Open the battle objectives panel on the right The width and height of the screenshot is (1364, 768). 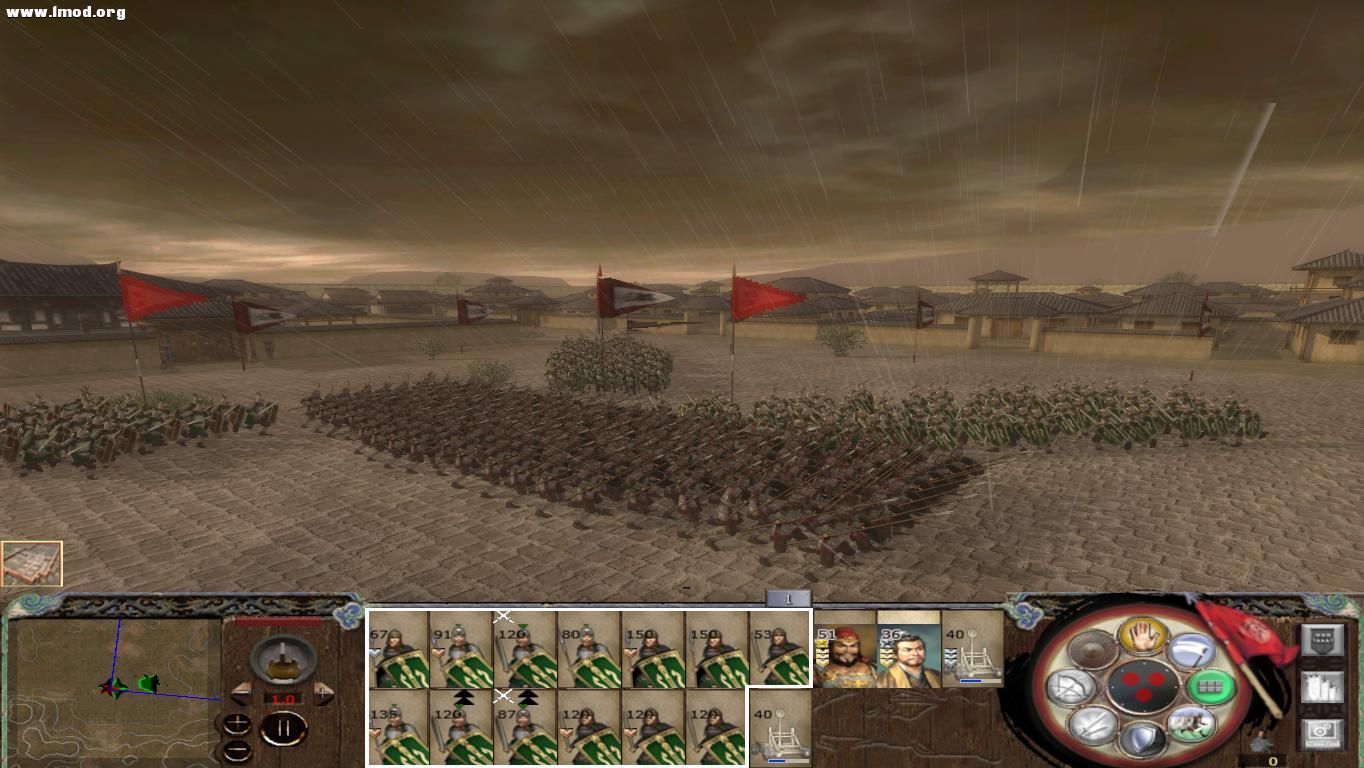pos(1322,639)
